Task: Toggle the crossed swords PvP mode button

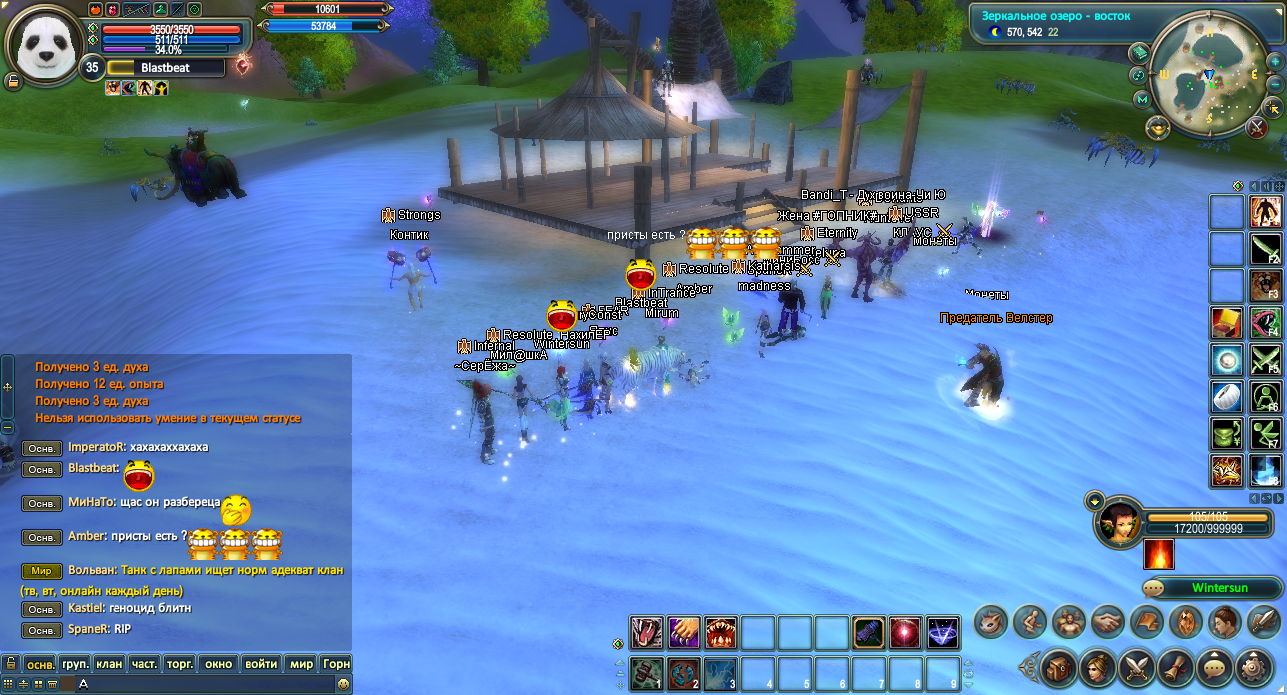Action: click(1258, 127)
